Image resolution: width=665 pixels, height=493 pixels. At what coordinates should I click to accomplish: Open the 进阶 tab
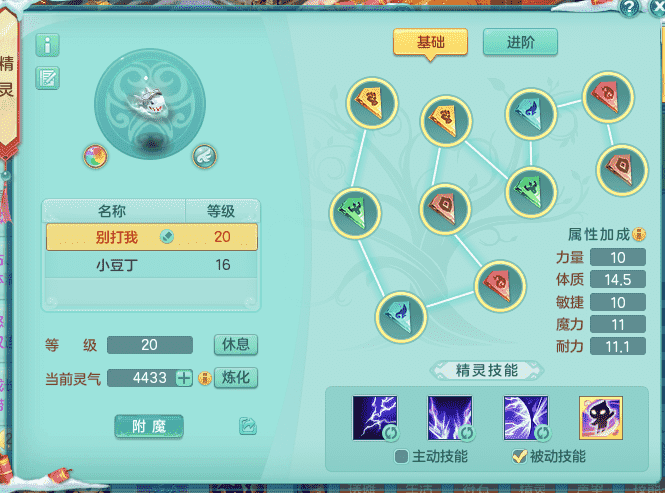pyautogui.click(x=520, y=42)
